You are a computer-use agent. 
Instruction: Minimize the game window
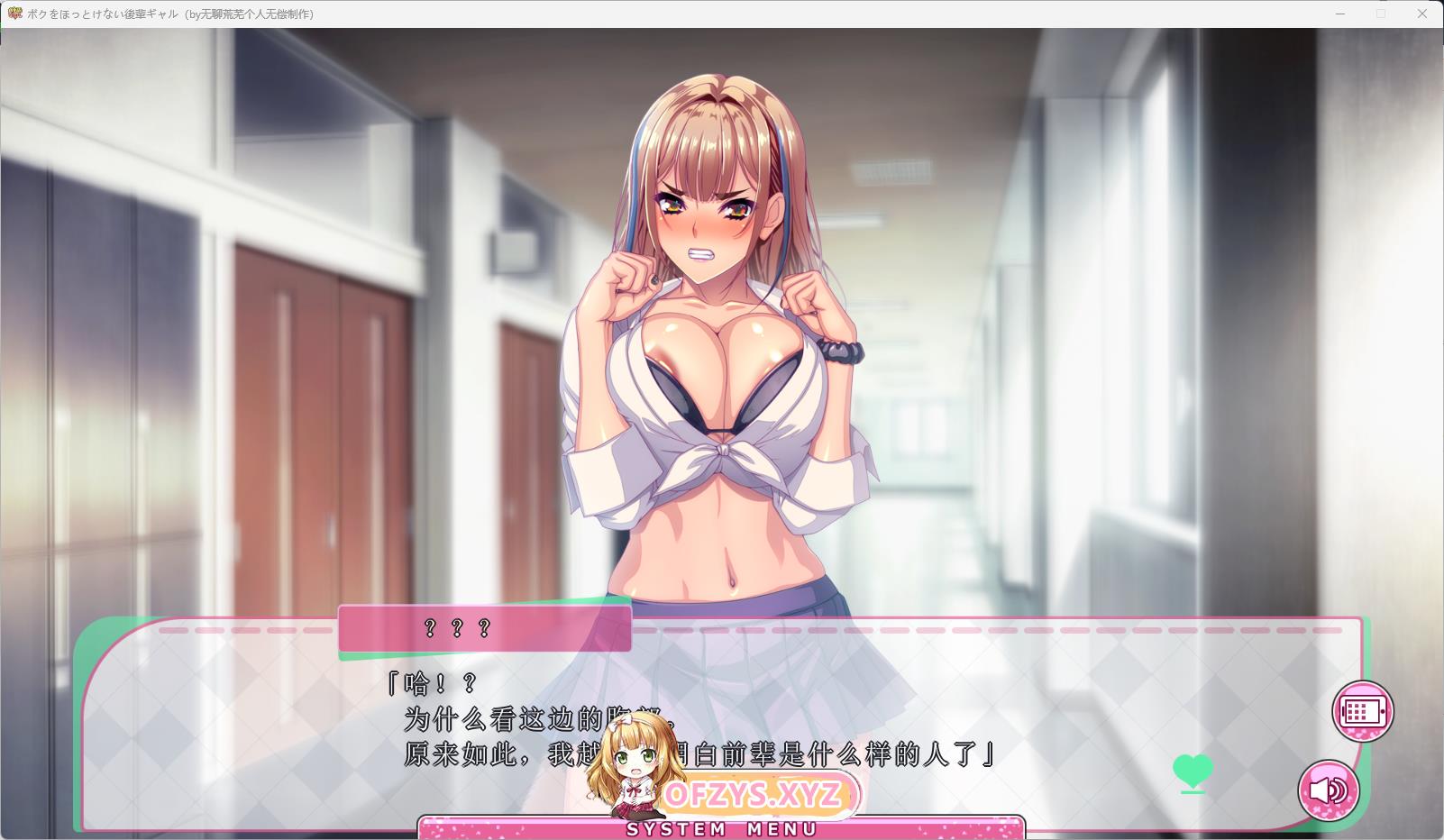tap(1340, 14)
